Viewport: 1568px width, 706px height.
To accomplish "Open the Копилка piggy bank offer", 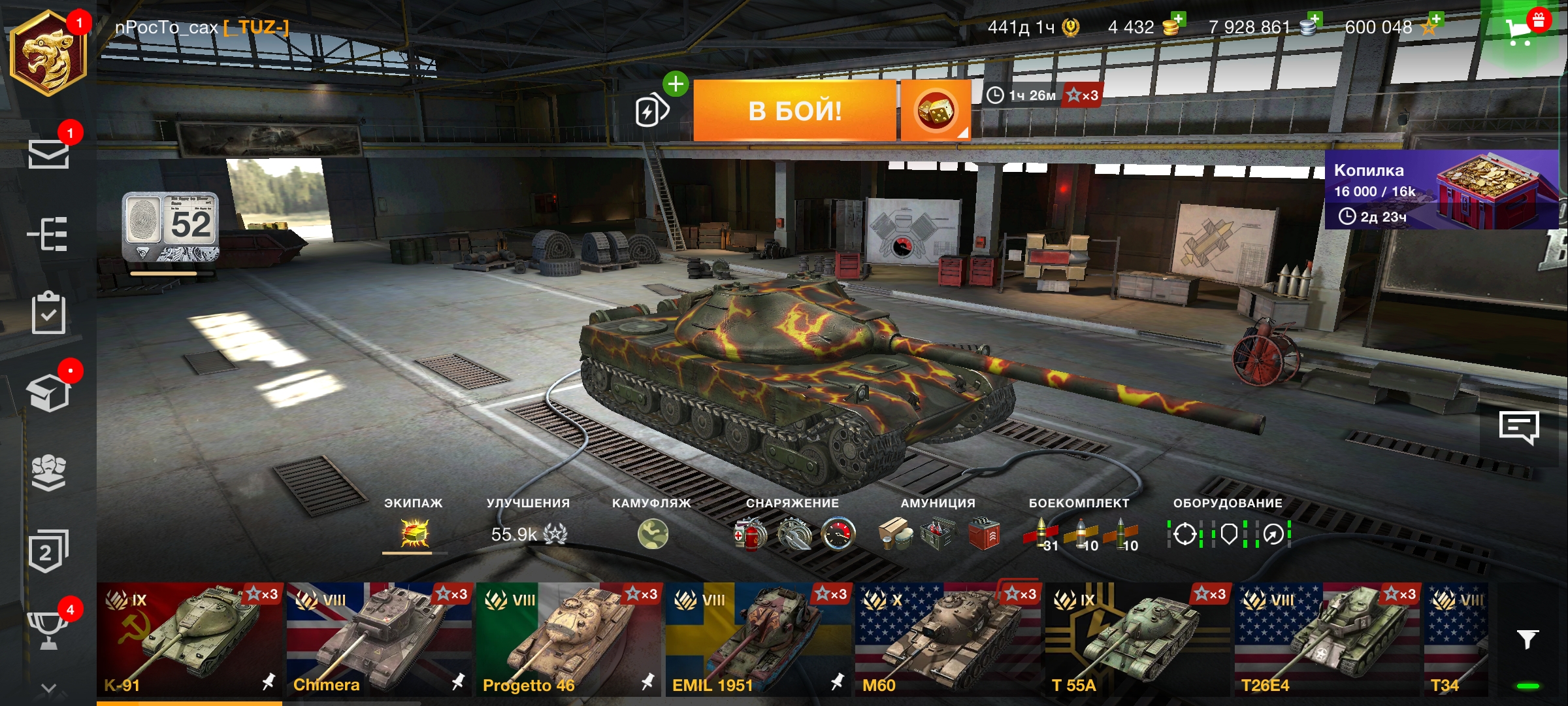I will (x=1441, y=190).
